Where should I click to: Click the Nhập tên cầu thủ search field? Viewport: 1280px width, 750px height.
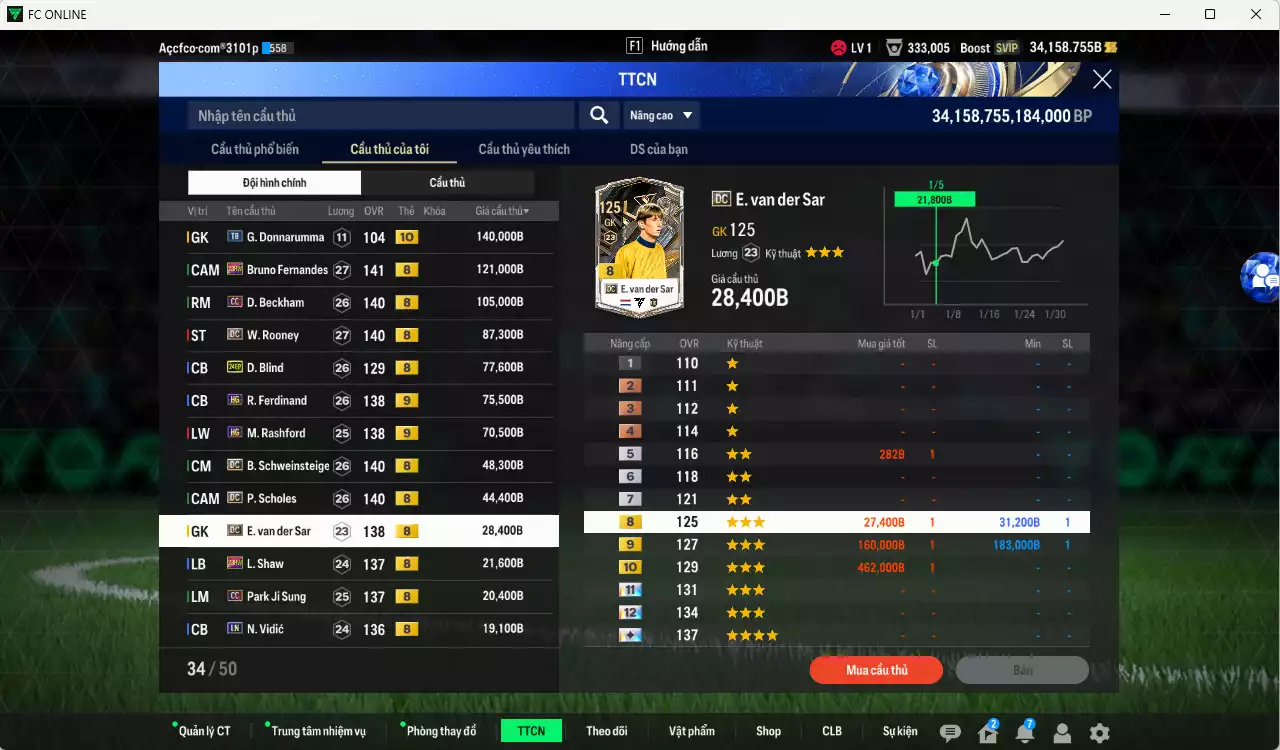(380, 115)
